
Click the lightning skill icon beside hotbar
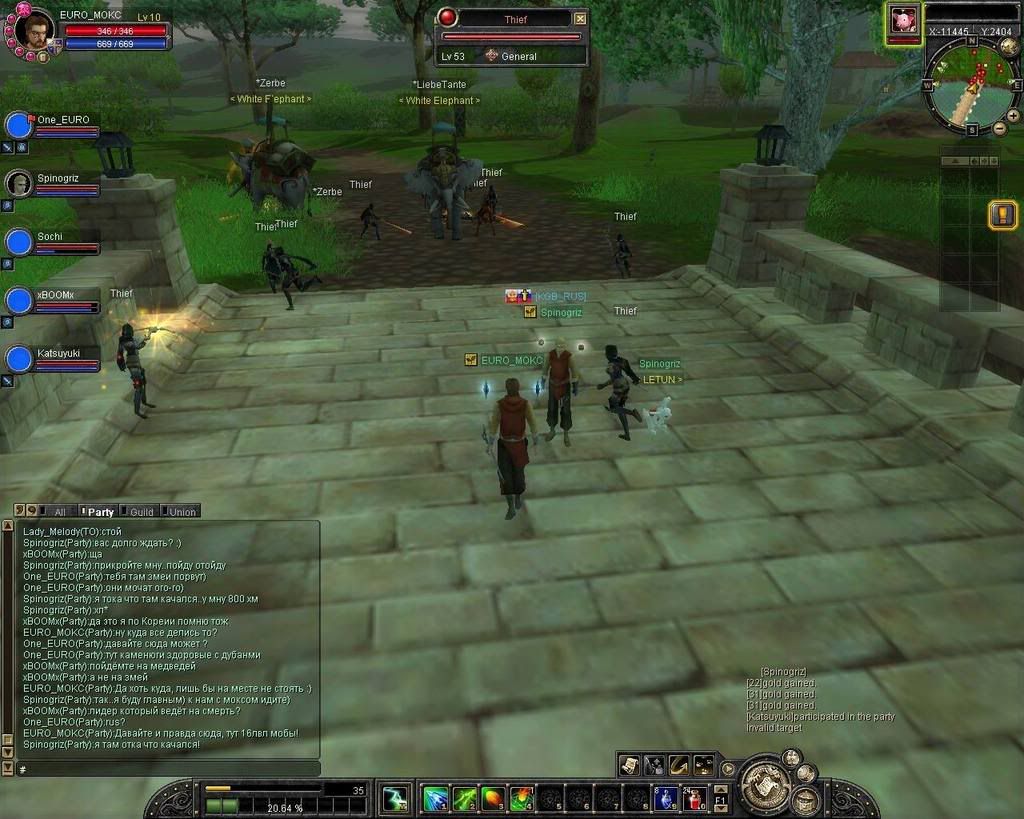point(395,798)
